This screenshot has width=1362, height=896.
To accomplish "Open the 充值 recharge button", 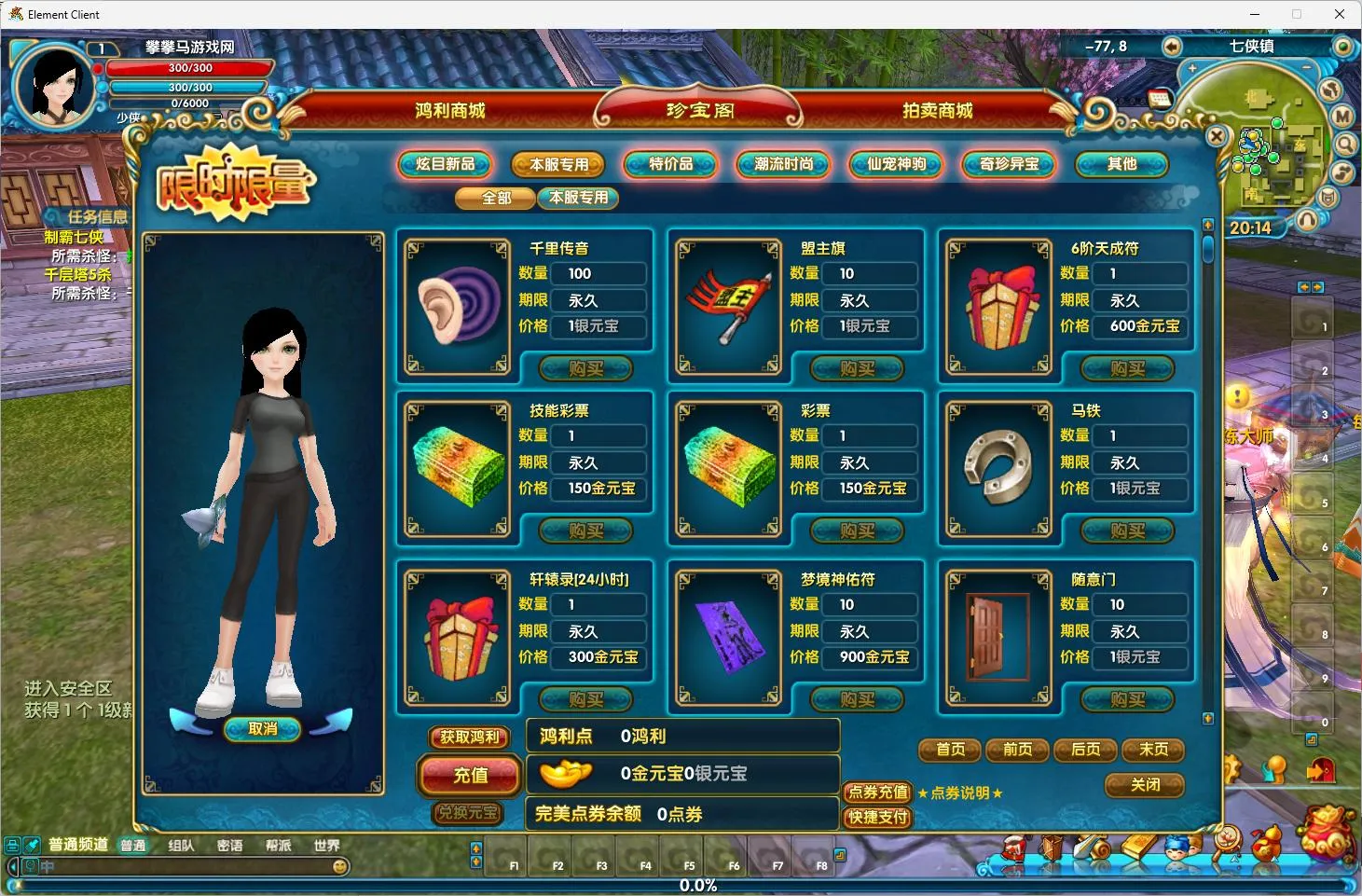I will 471,775.
